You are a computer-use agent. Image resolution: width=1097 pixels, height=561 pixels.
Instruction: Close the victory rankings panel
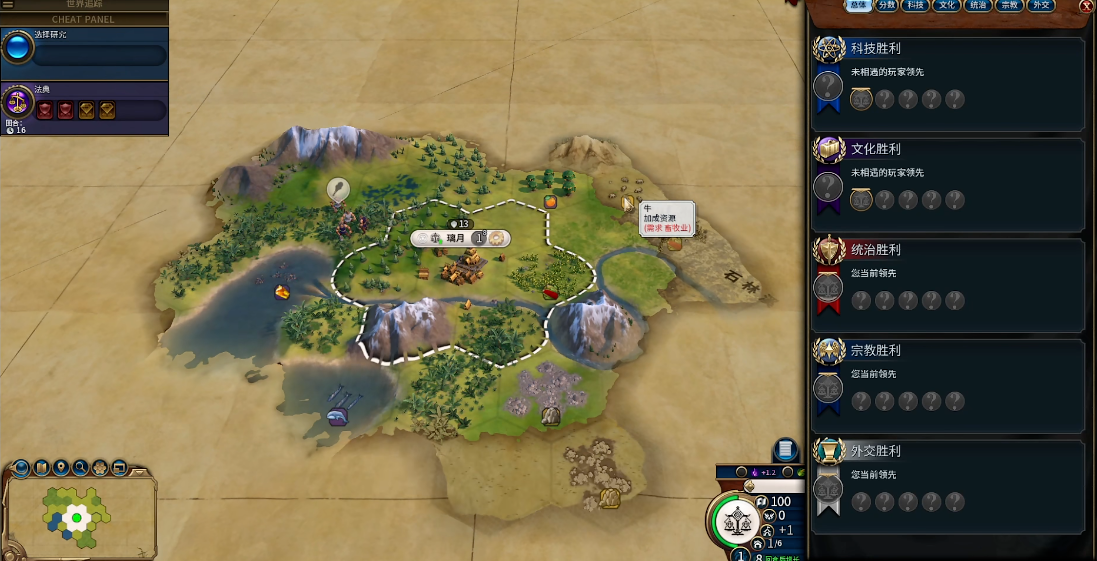(1087, 6)
